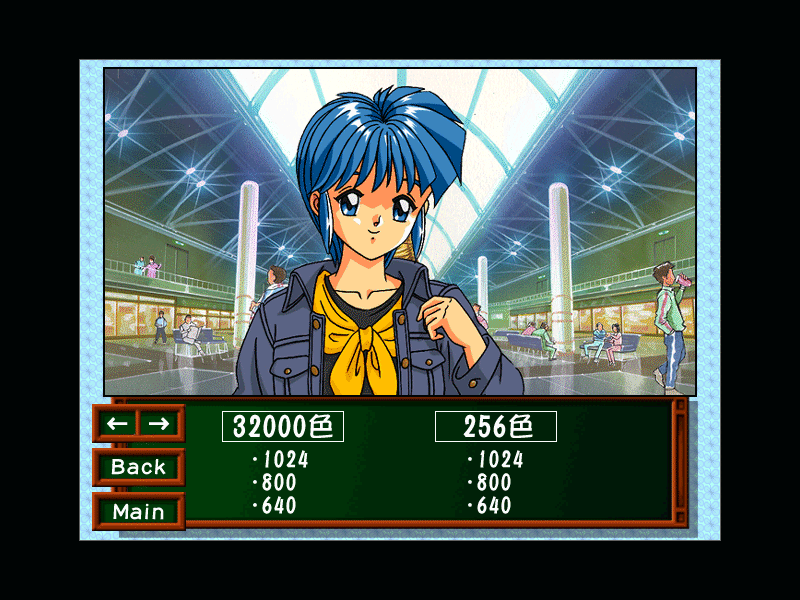Go back with the Back button
The height and width of the screenshot is (600, 800).
(x=138, y=467)
